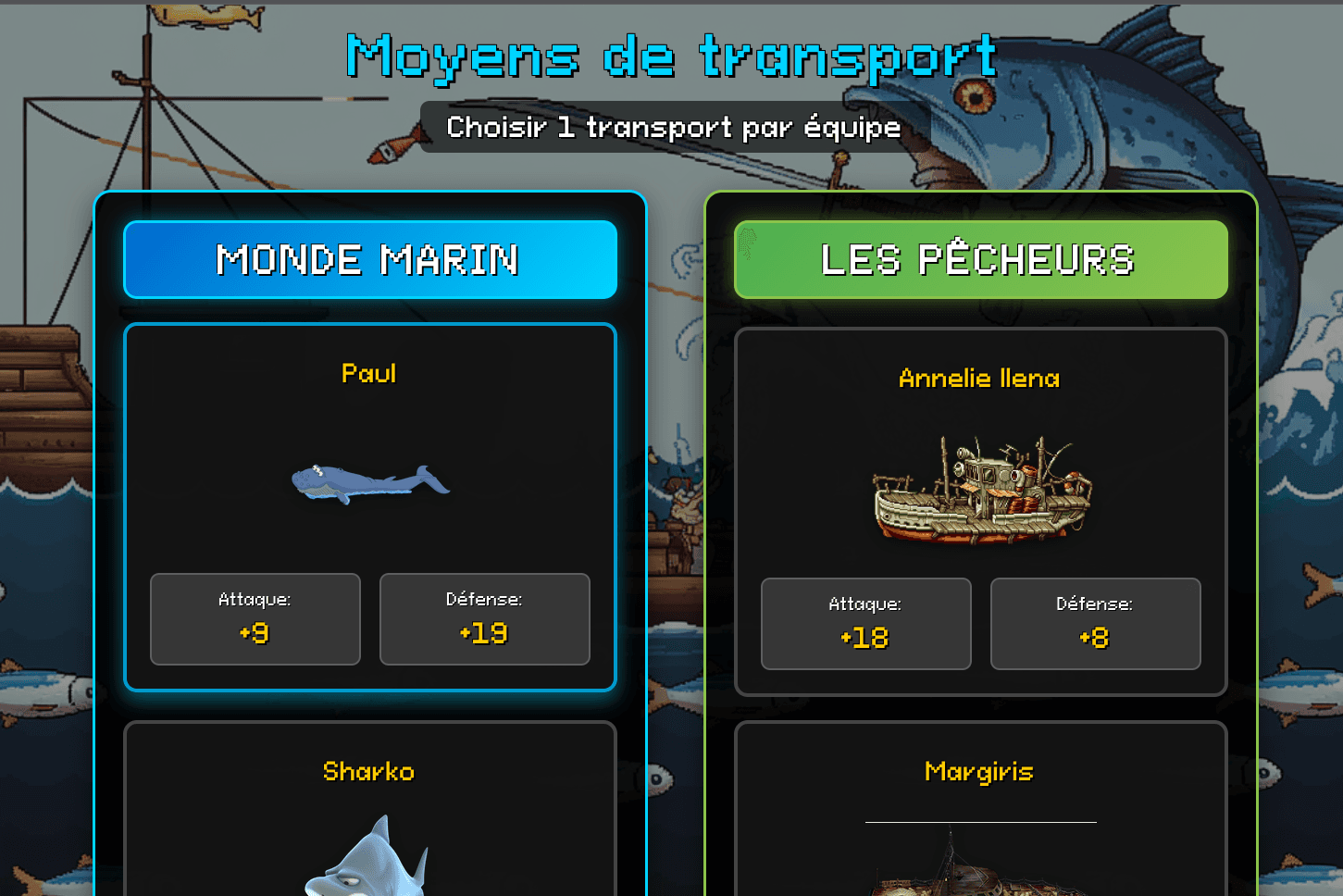Viewport: 1343px width, 896px height.
Task: Click the subtitle Choisir 1 transport par équipe
Action: (x=673, y=127)
